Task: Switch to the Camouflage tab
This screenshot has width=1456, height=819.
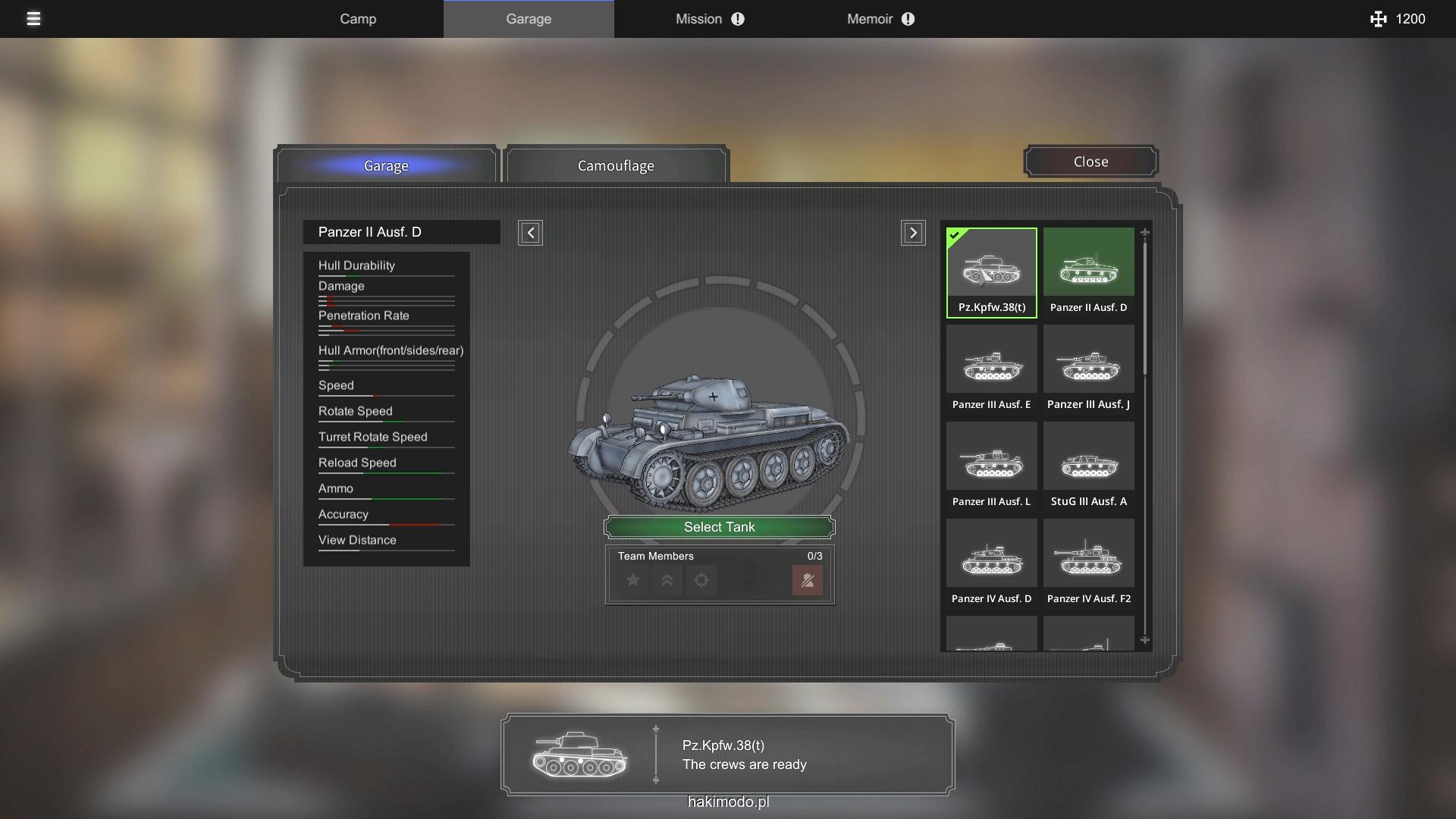Action: [x=616, y=165]
